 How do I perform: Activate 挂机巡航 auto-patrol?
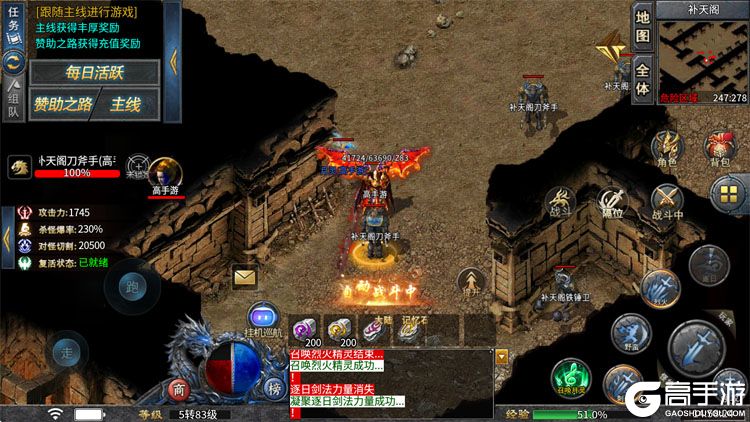click(x=262, y=319)
